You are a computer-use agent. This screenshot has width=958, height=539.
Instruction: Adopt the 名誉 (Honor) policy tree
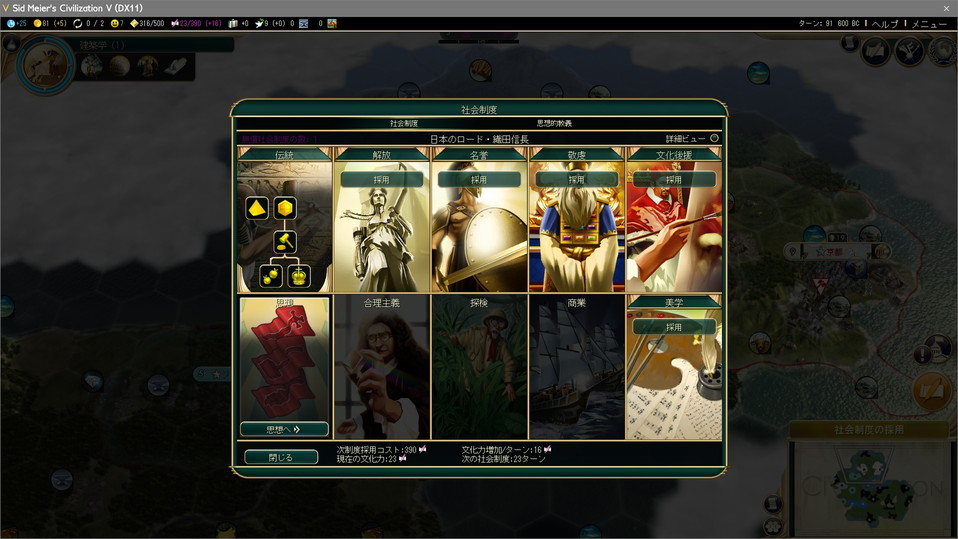tap(479, 180)
